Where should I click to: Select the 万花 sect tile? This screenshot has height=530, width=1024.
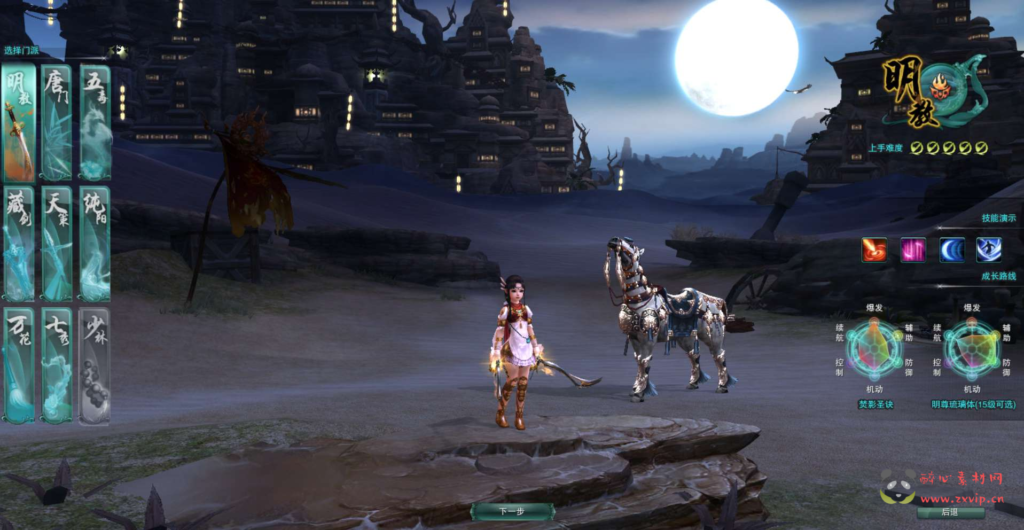pos(19,365)
